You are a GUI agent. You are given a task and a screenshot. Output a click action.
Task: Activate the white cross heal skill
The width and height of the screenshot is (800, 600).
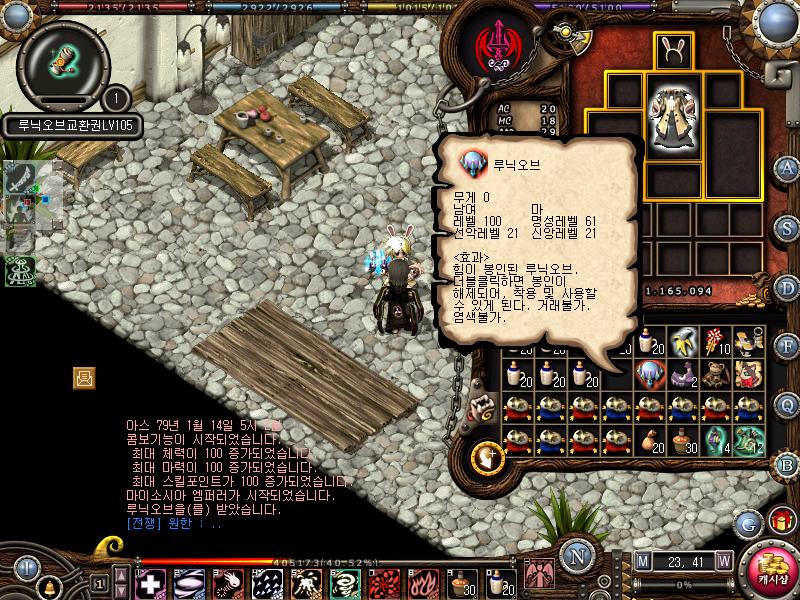click(151, 583)
